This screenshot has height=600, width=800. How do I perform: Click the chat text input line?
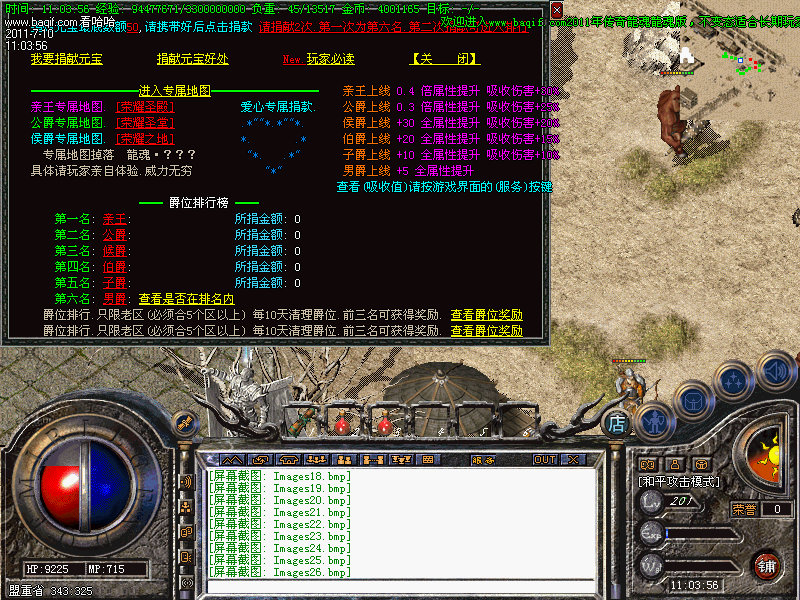pyautogui.click(x=400, y=586)
